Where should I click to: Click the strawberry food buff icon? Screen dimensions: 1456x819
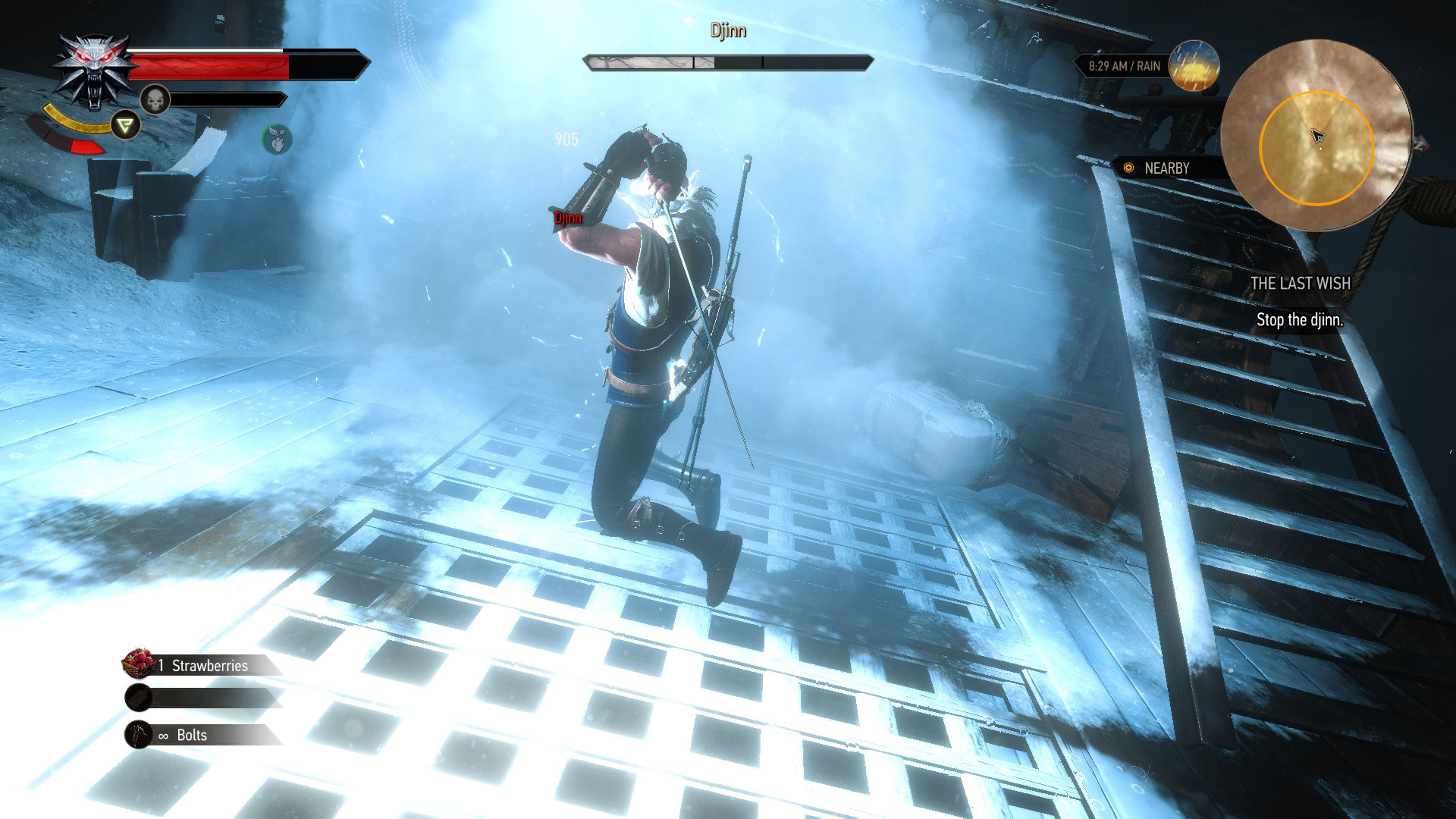click(x=277, y=140)
